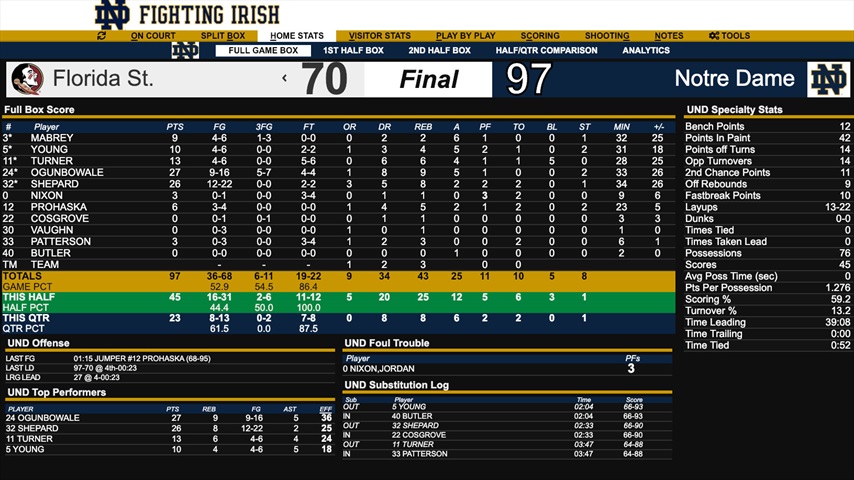Image resolution: width=854 pixels, height=480 pixels.
Task: Show the 1st Half Box
Action: point(353,51)
